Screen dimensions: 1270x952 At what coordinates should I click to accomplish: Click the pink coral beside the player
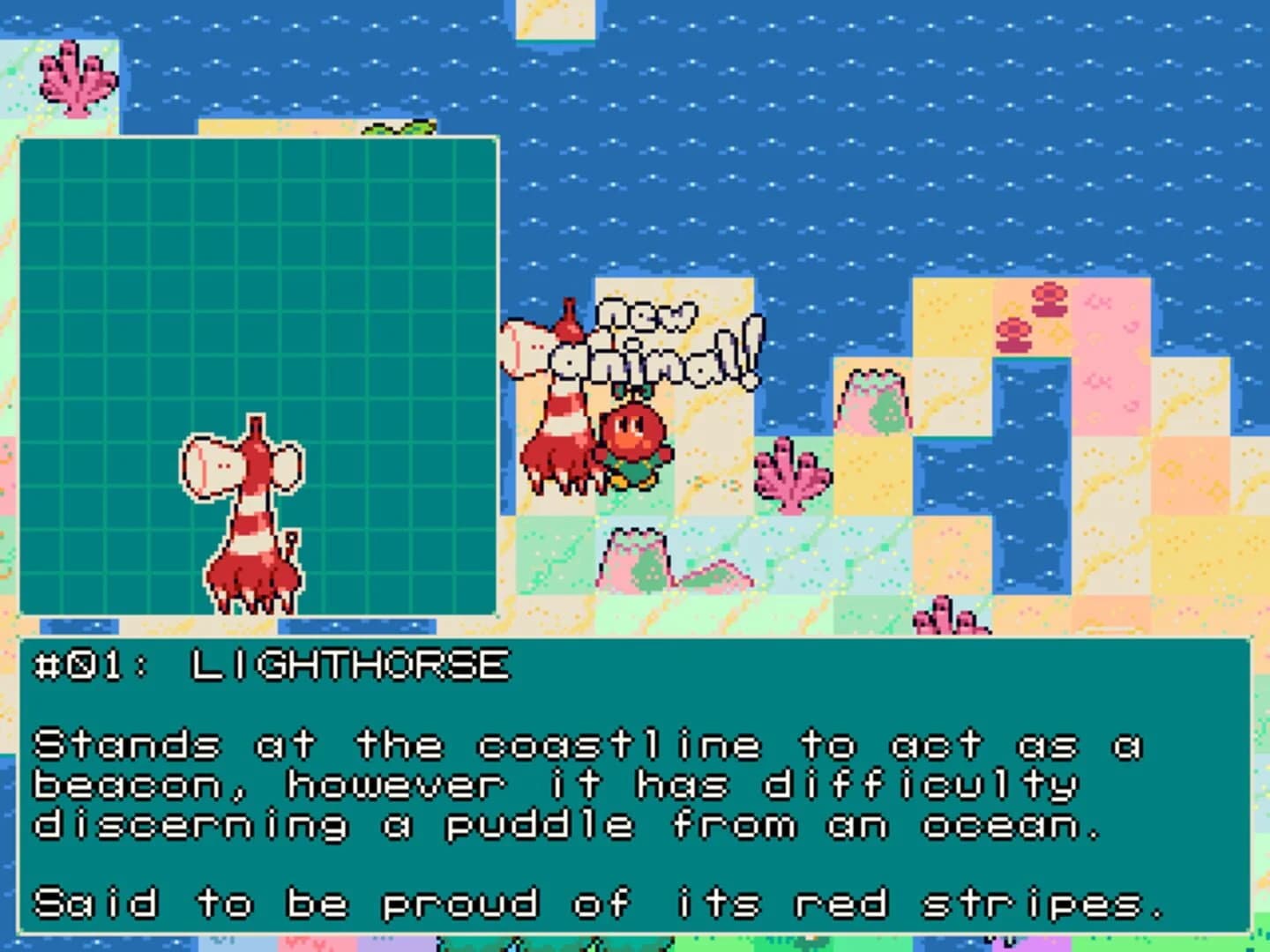tap(789, 476)
